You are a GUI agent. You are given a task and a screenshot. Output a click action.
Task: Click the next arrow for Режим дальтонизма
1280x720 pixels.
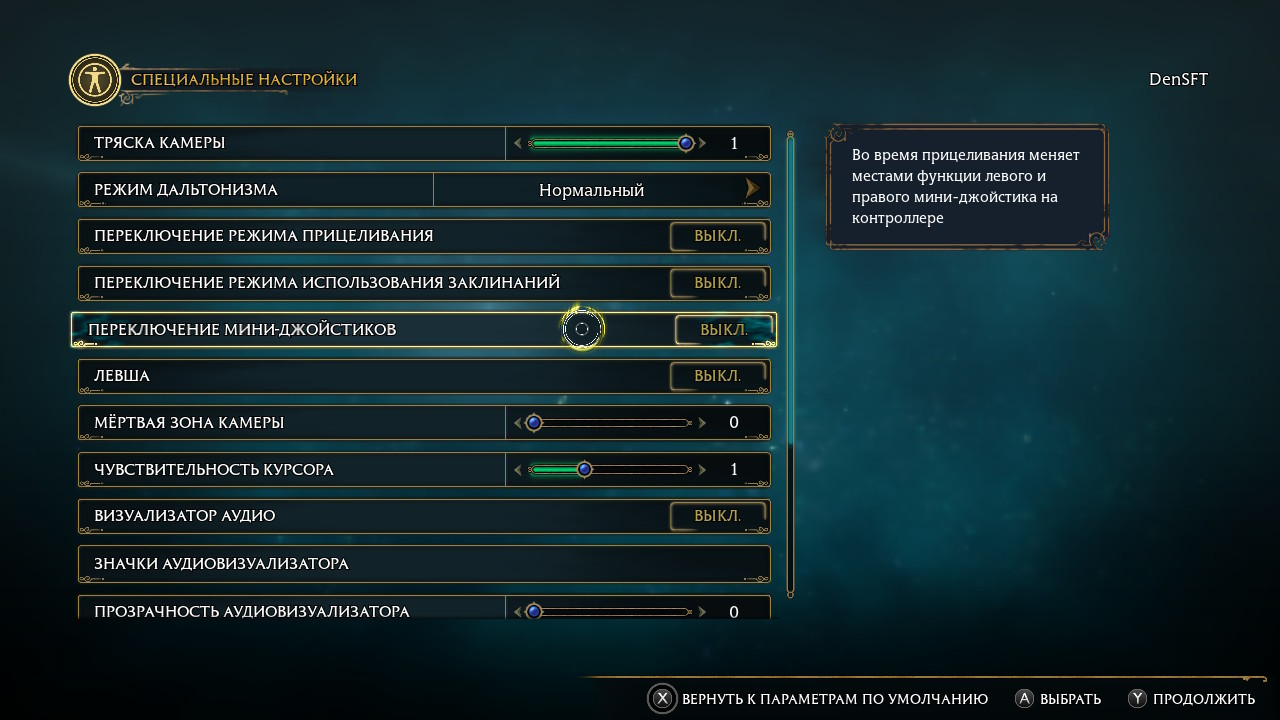pyautogui.click(x=752, y=189)
